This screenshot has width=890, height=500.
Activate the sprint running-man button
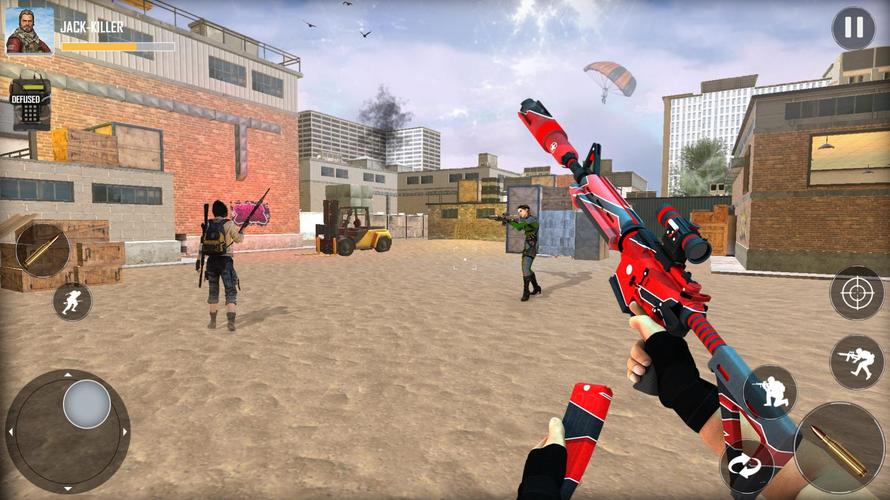coord(71,301)
